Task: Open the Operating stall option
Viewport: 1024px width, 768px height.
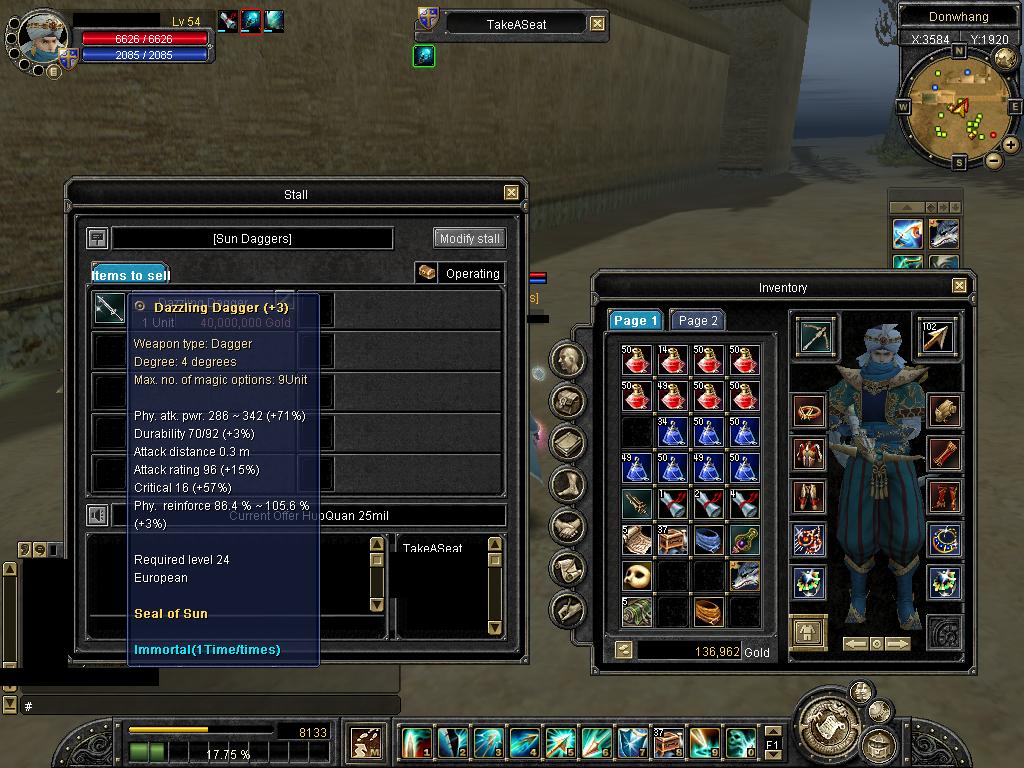Action: click(460, 273)
